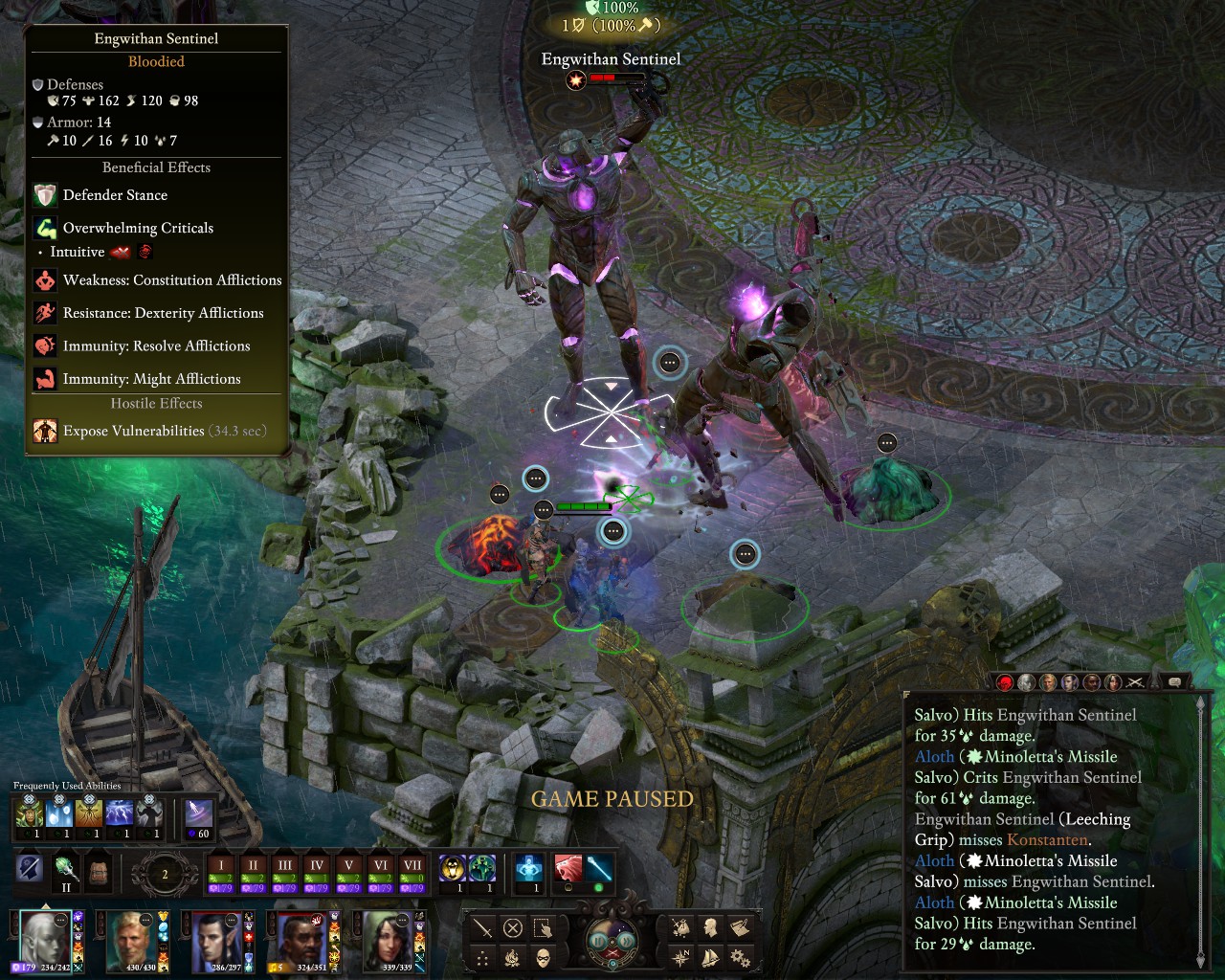Toggle fast-forward speed on the time control
The height and width of the screenshot is (980, 1225).
tap(629, 940)
